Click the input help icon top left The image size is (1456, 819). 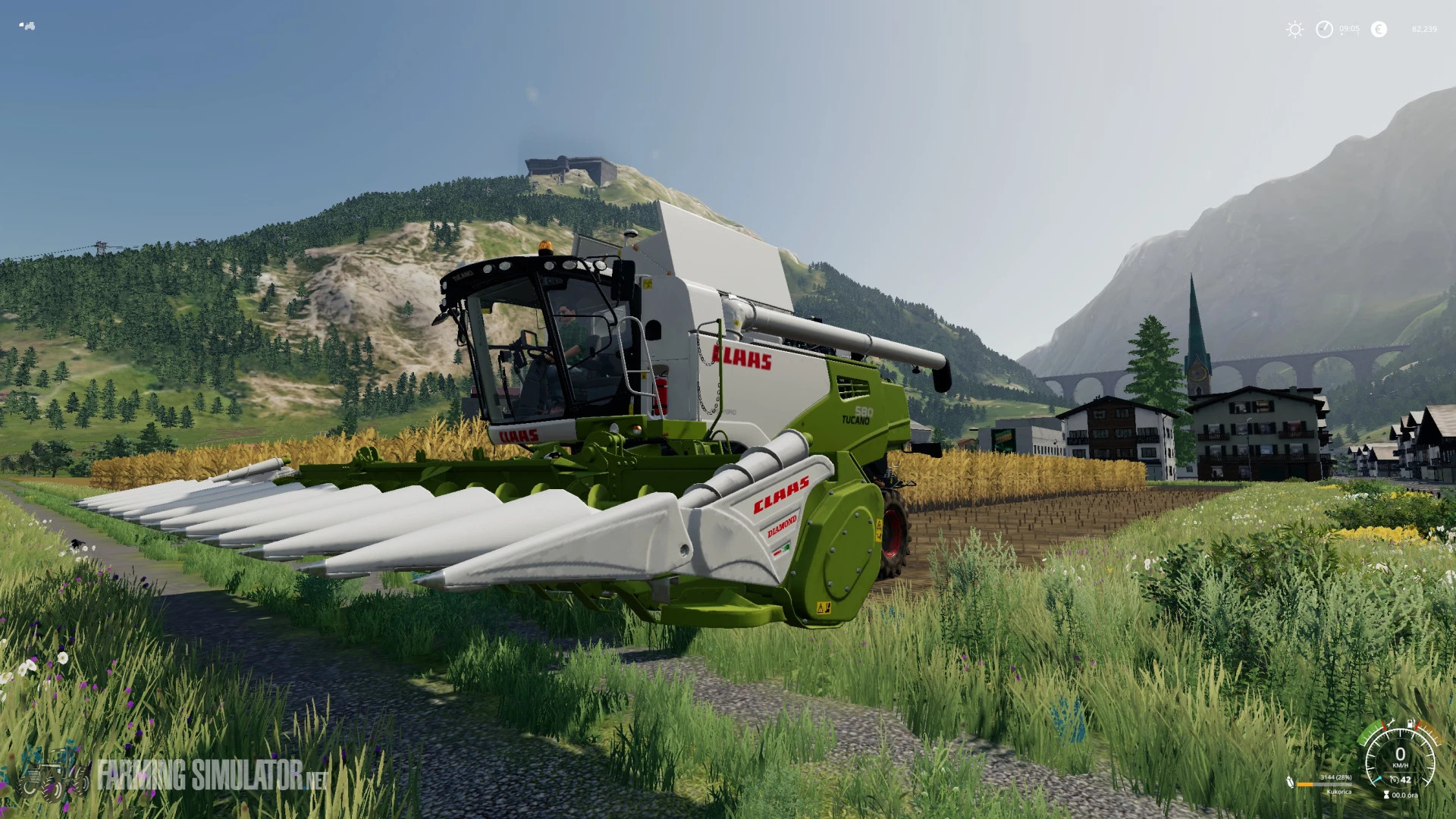click(27, 24)
